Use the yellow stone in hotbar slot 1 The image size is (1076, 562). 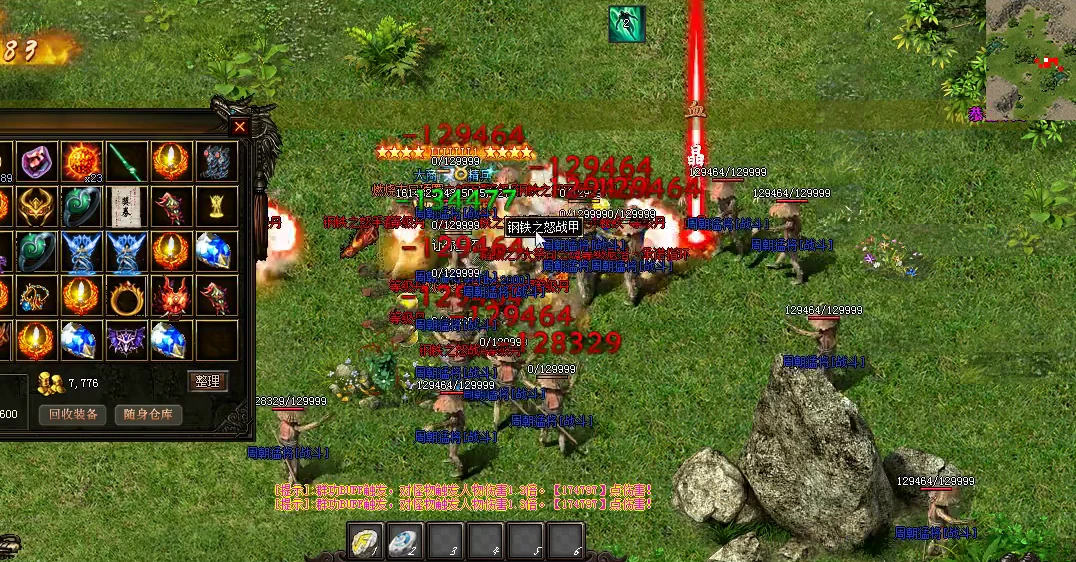[365, 541]
